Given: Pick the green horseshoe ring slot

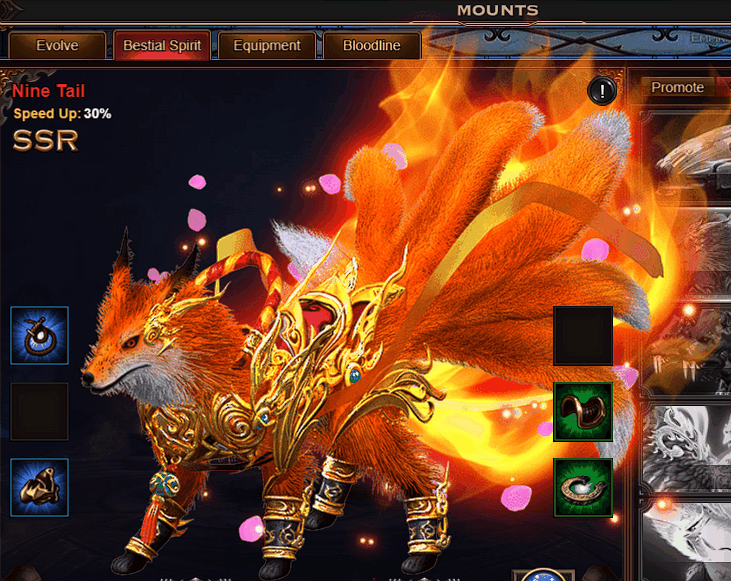Looking at the screenshot, I should pyautogui.click(x=583, y=488).
